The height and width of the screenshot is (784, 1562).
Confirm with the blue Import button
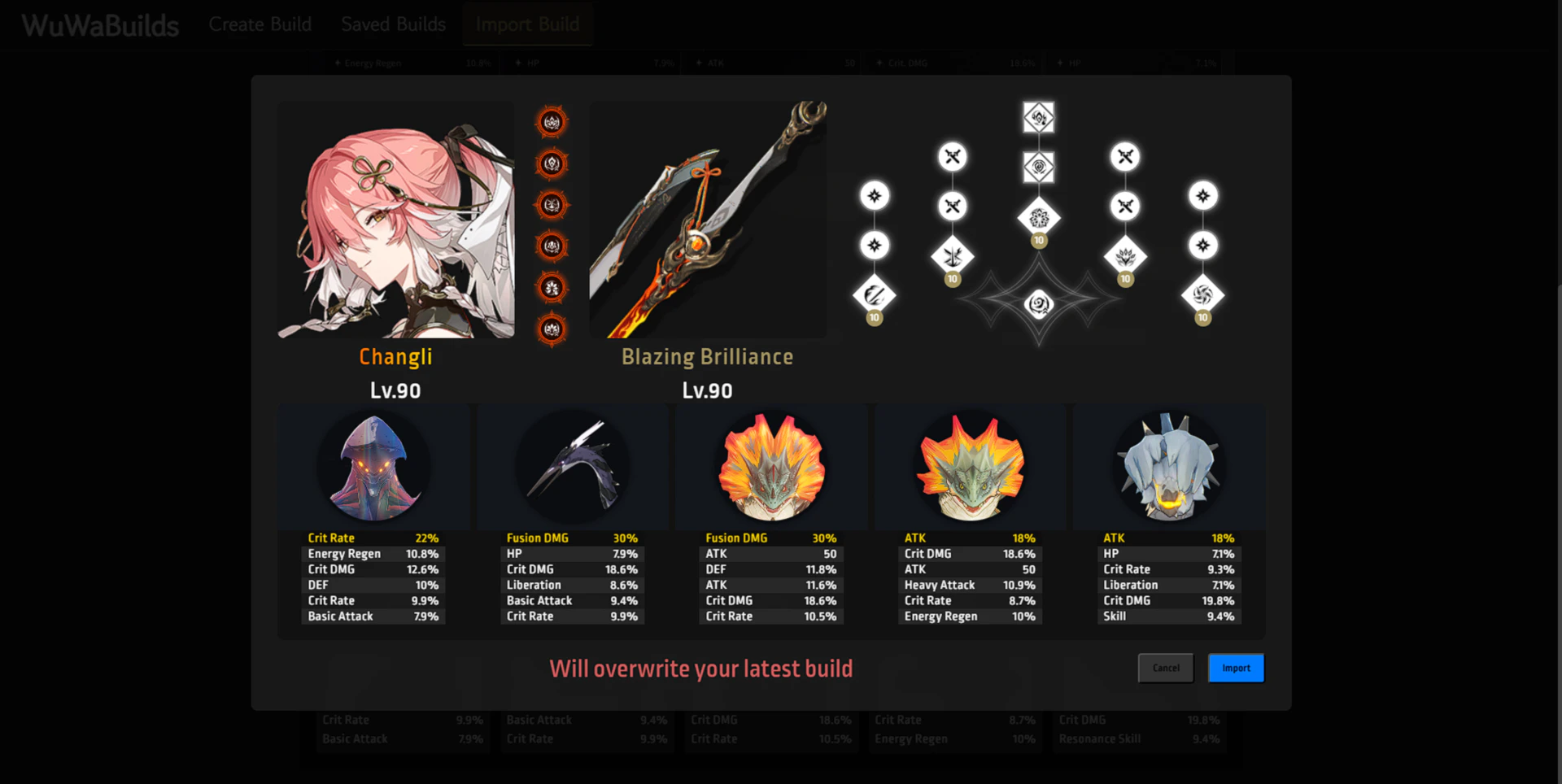1235,668
